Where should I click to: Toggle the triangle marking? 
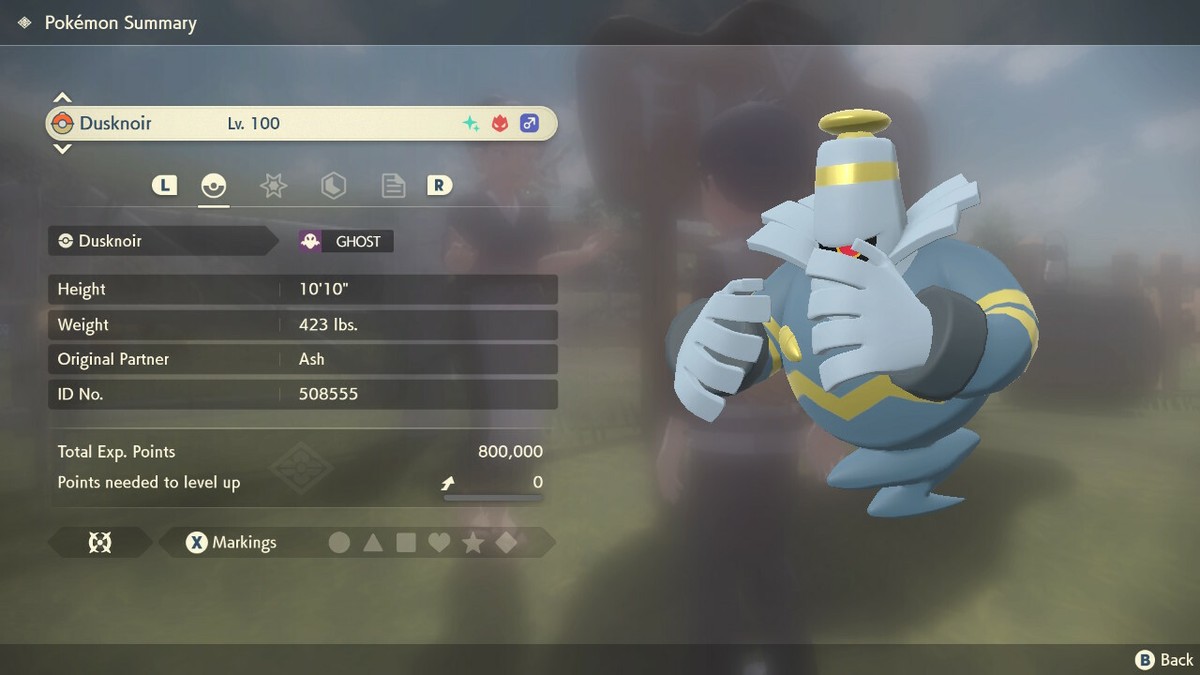coord(373,542)
